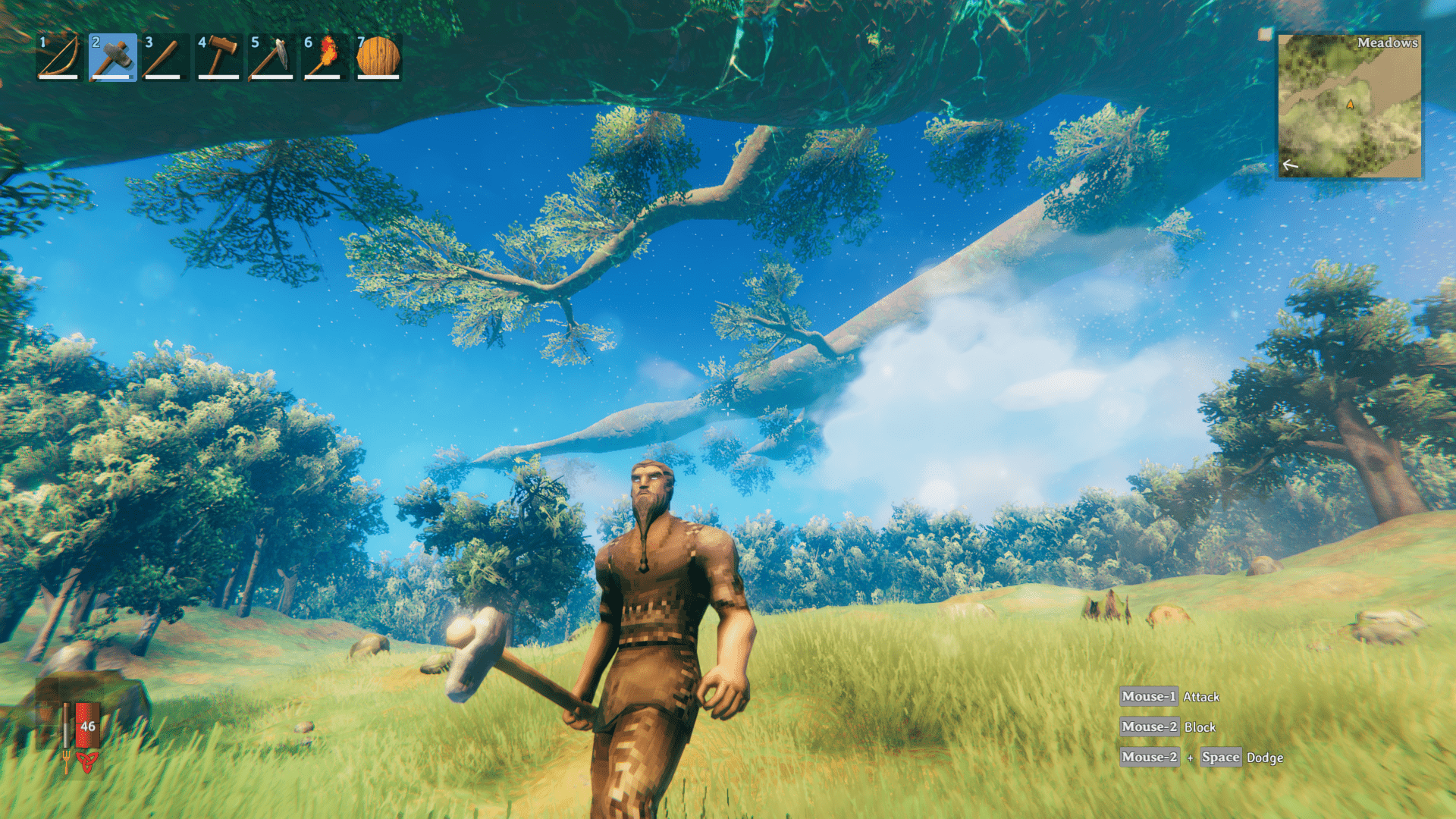Click the fork food status icon
The height and width of the screenshot is (819, 1456).
pos(67,762)
